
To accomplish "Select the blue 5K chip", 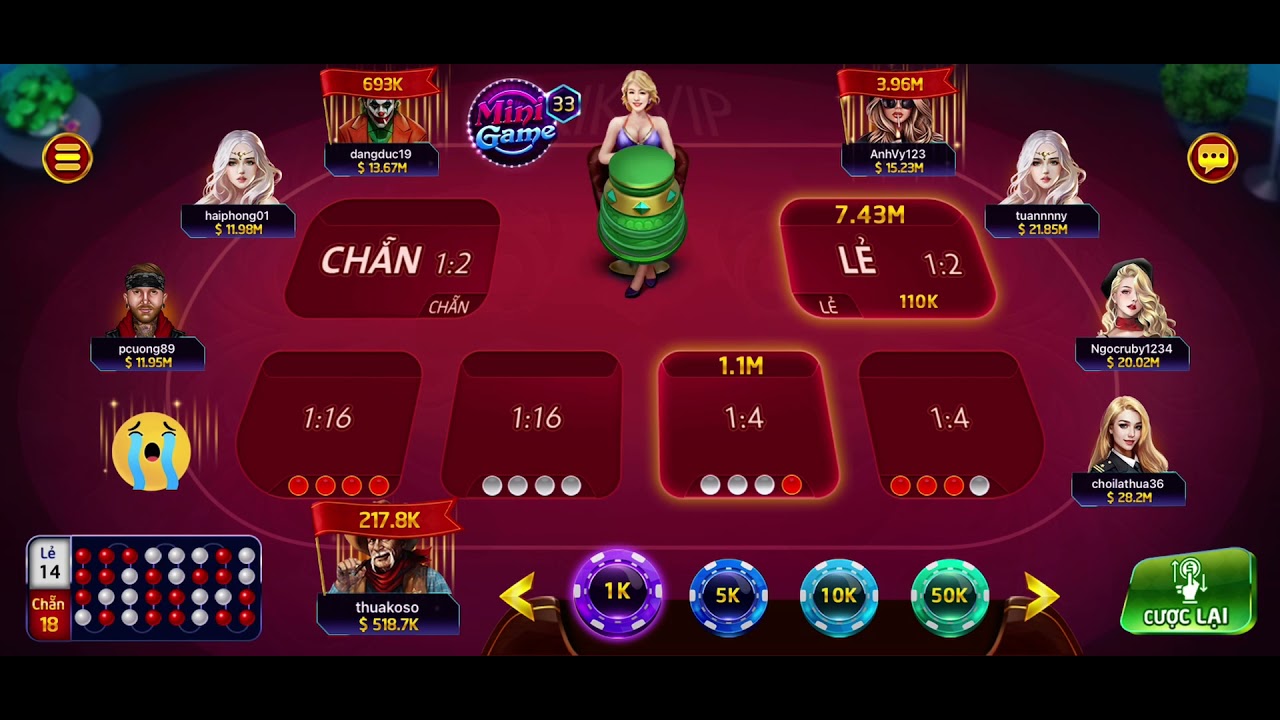I will (x=728, y=596).
